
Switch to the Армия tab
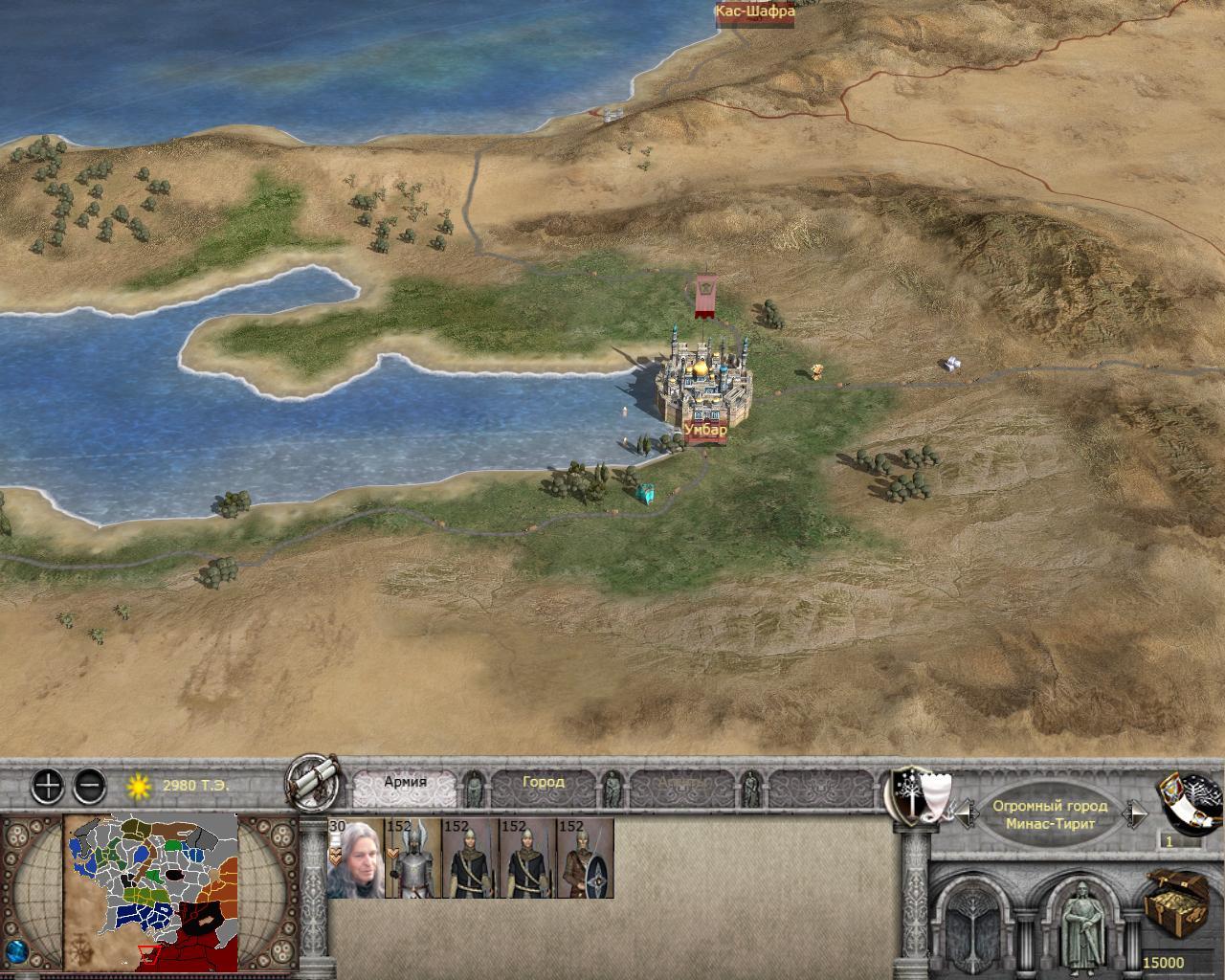(x=405, y=781)
